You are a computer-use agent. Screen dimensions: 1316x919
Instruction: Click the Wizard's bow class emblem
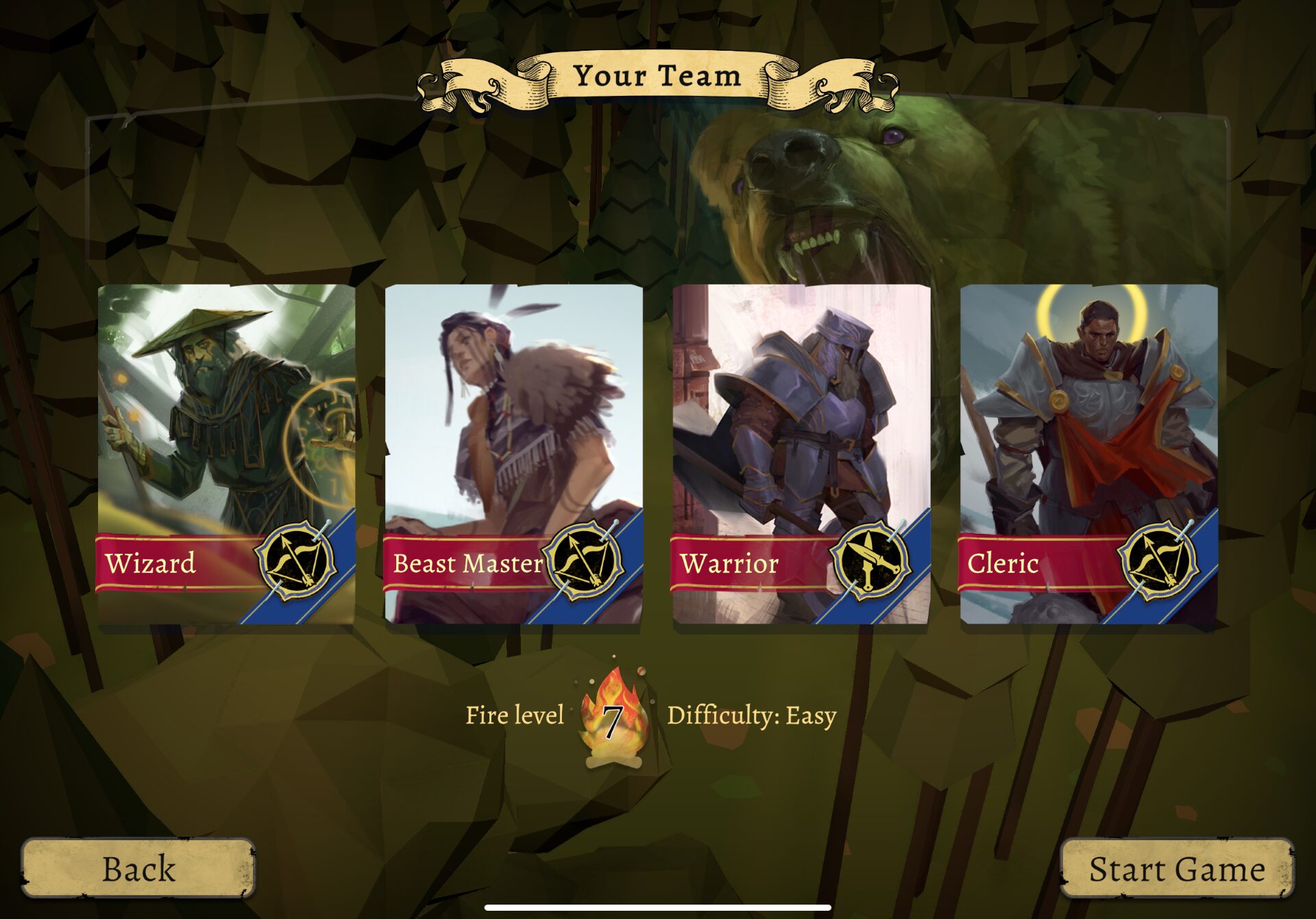(297, 561)
